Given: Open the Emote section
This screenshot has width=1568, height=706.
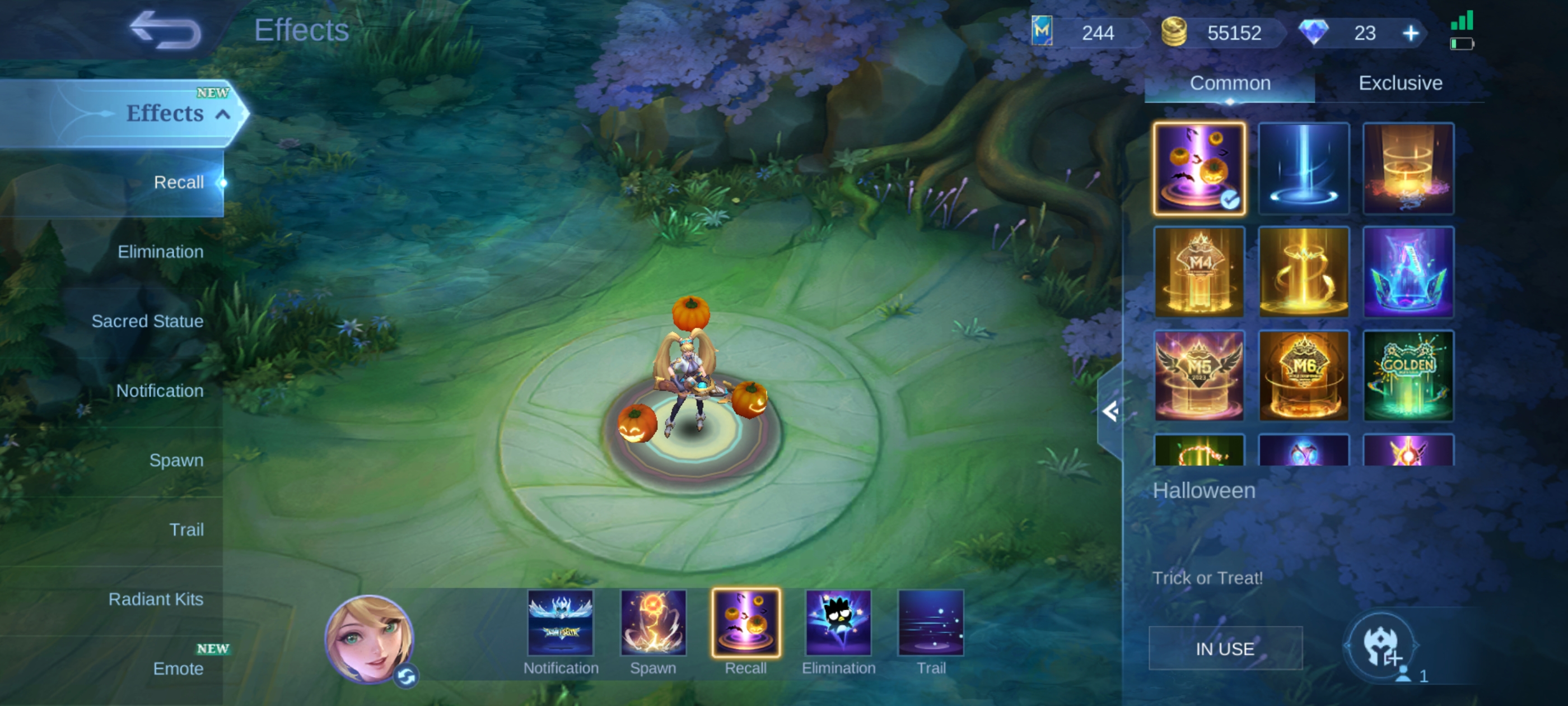Looking at the screenshot, I should [178, 668].
